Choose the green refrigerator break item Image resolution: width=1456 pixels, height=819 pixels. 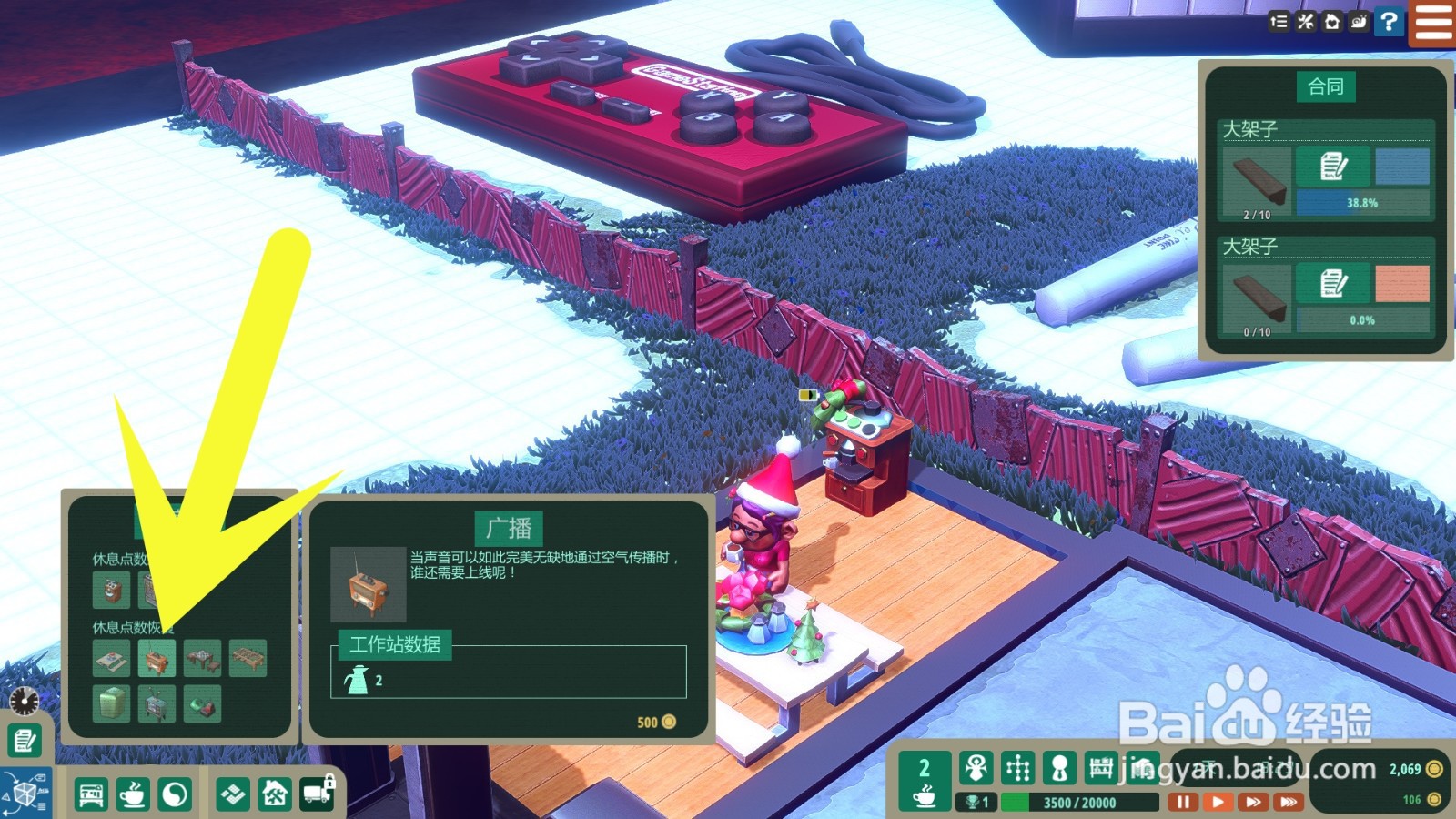click(x=111, y=703)
